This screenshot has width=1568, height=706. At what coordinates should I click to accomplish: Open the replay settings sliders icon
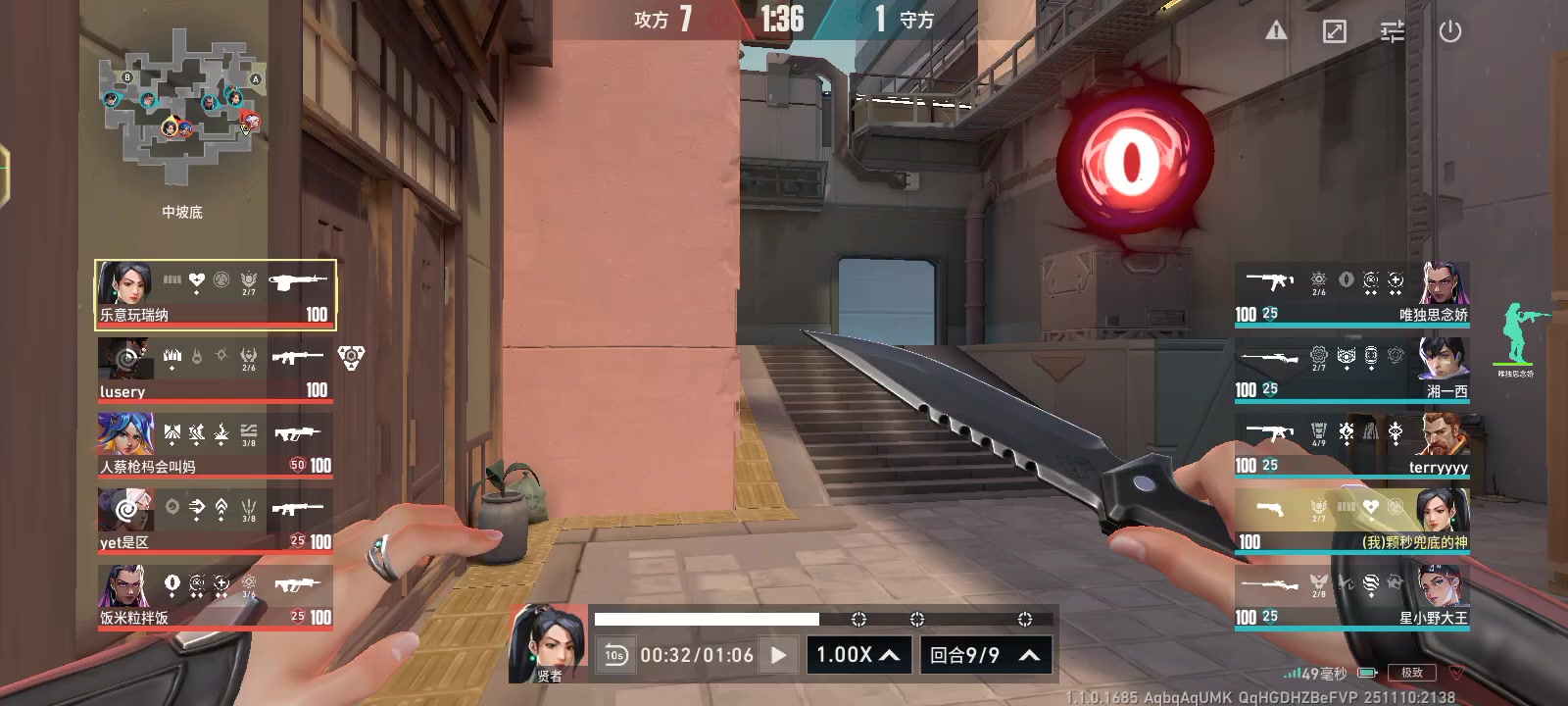pos(1392,30)
